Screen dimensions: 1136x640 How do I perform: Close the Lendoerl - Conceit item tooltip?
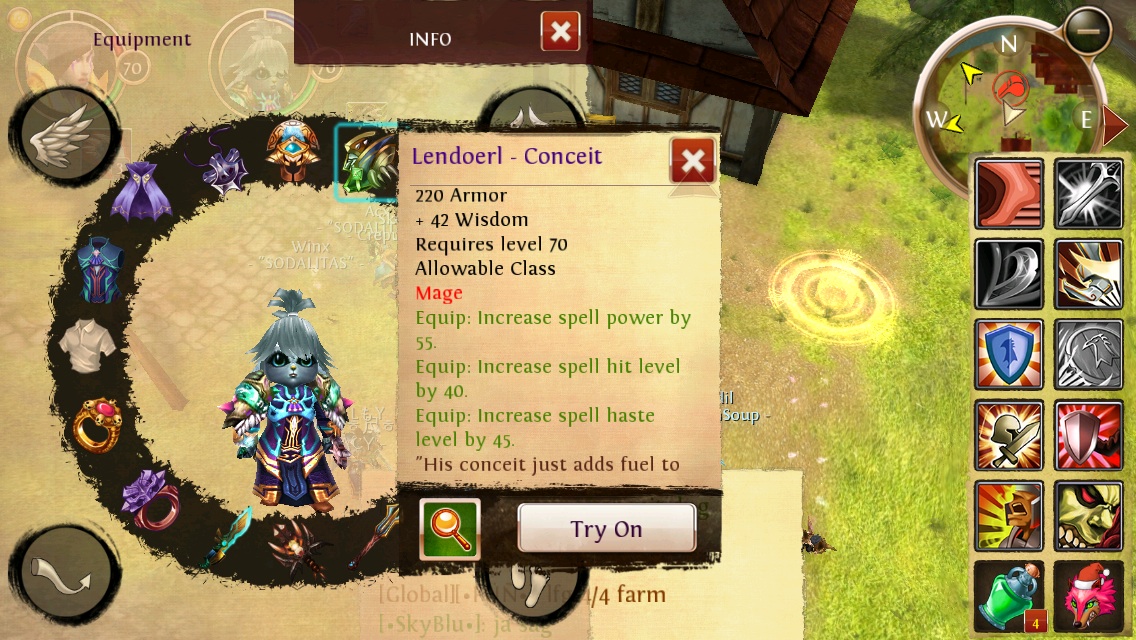(692, 160)
